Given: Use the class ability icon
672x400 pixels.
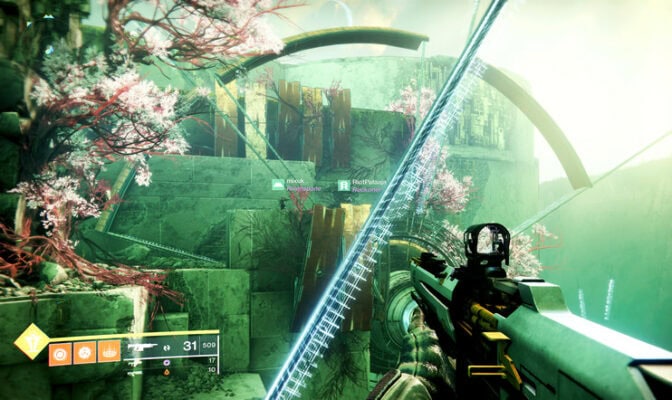Looking at the screenshot, I should (x=109, y=352).
